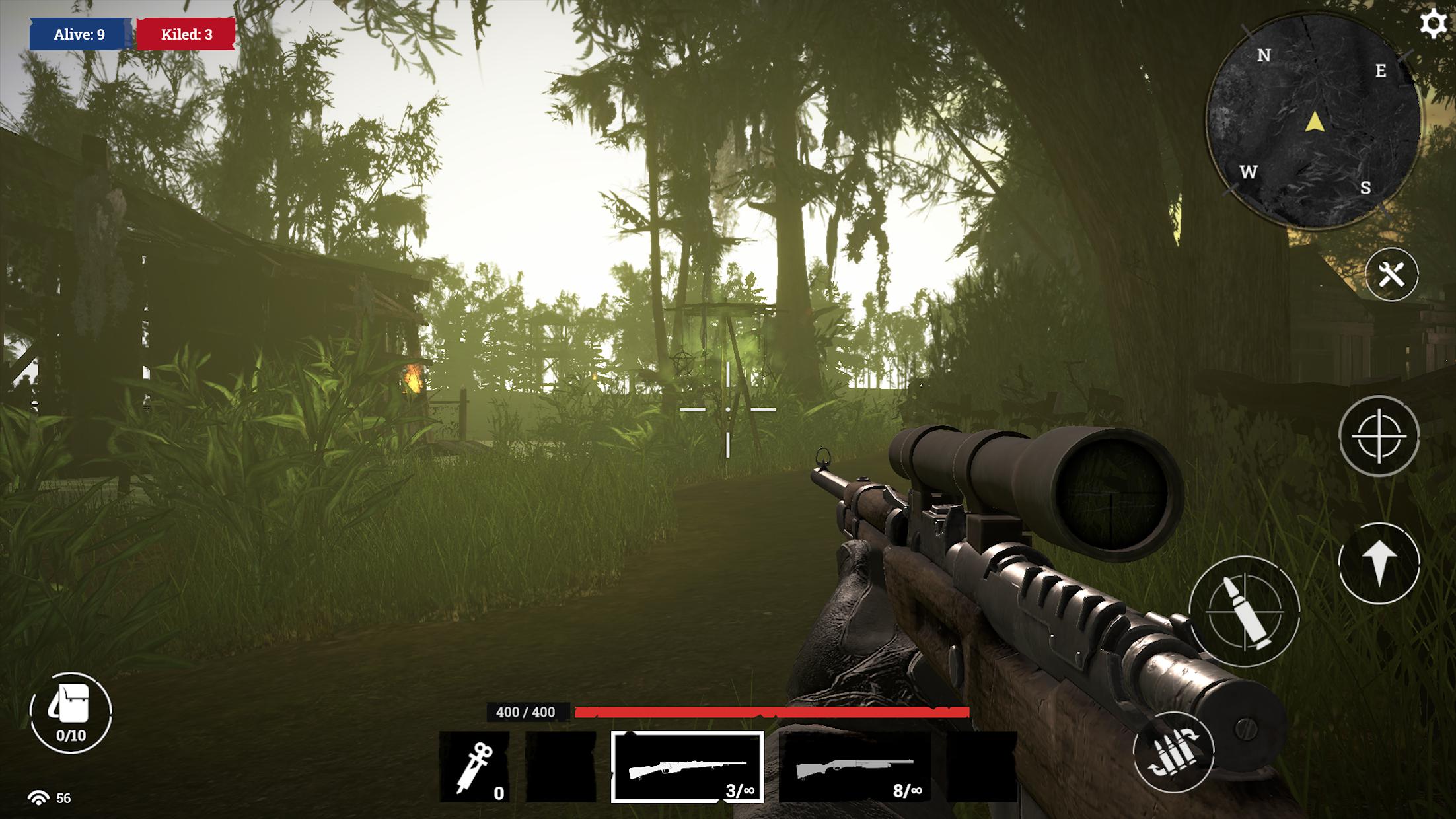Switch to the shotgun slot with 8 ammo
This screenshot has height=819, width=1456.
tap(855, 767)
